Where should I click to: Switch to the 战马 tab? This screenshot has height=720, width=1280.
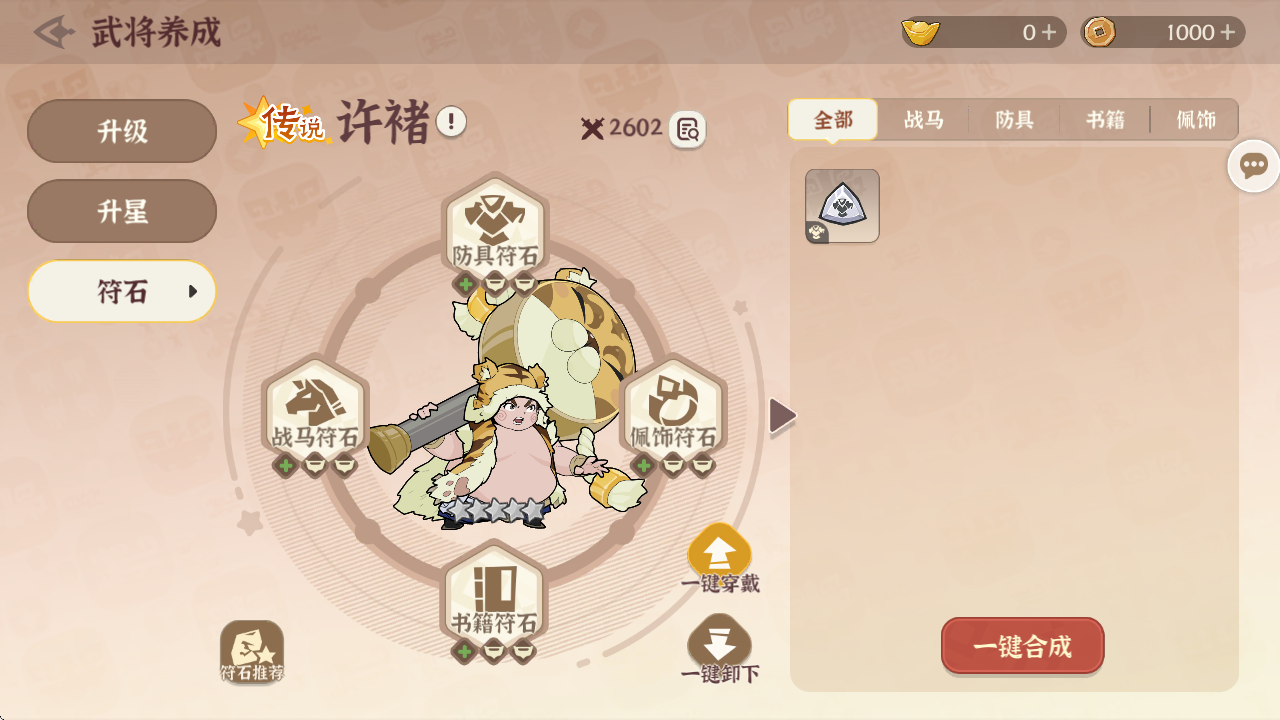pyautogui.click(x=924, y=120)
